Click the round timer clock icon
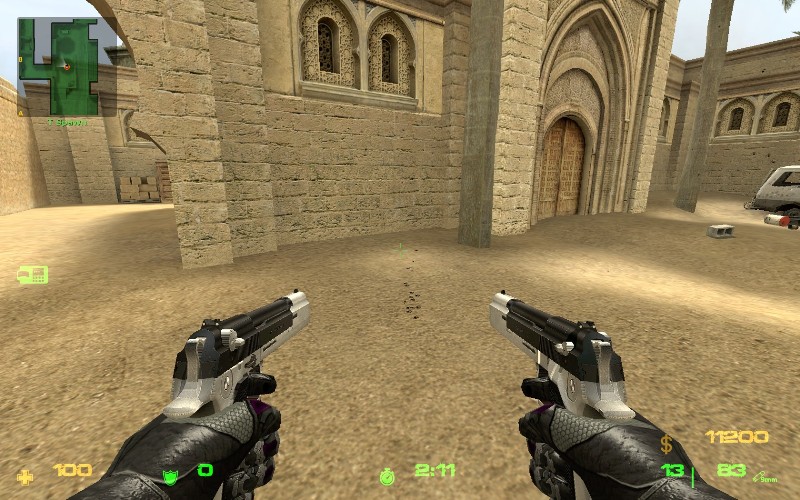 [387, 473]
